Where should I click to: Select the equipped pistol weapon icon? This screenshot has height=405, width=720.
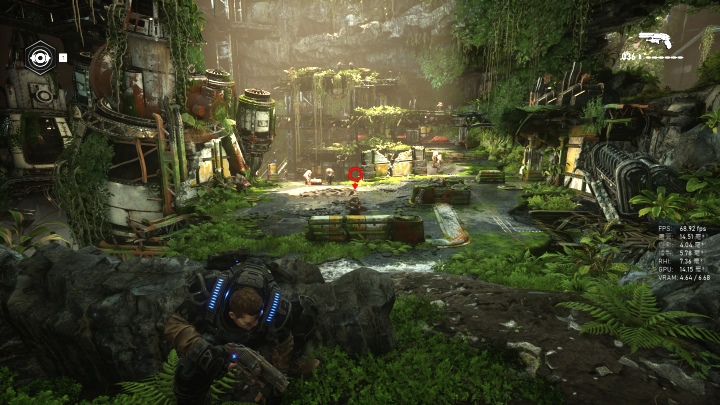click(655, 40)
